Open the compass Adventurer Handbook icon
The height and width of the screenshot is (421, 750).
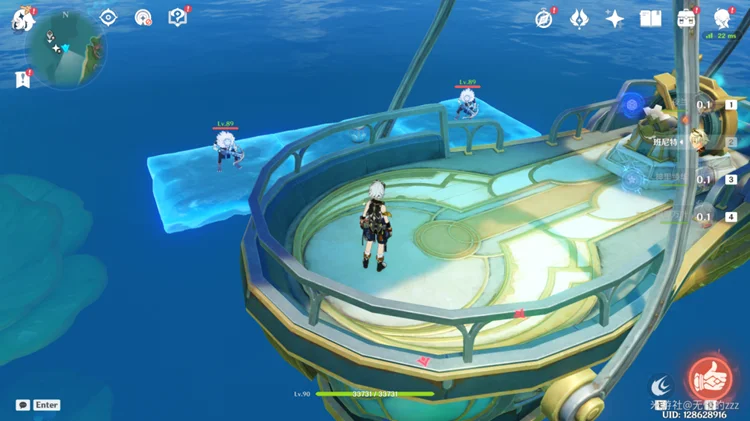[544, 18]
